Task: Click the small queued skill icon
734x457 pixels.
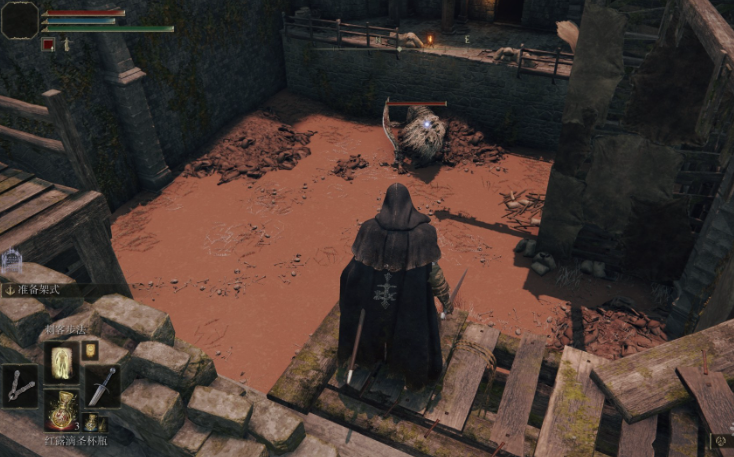Action: 90,349
